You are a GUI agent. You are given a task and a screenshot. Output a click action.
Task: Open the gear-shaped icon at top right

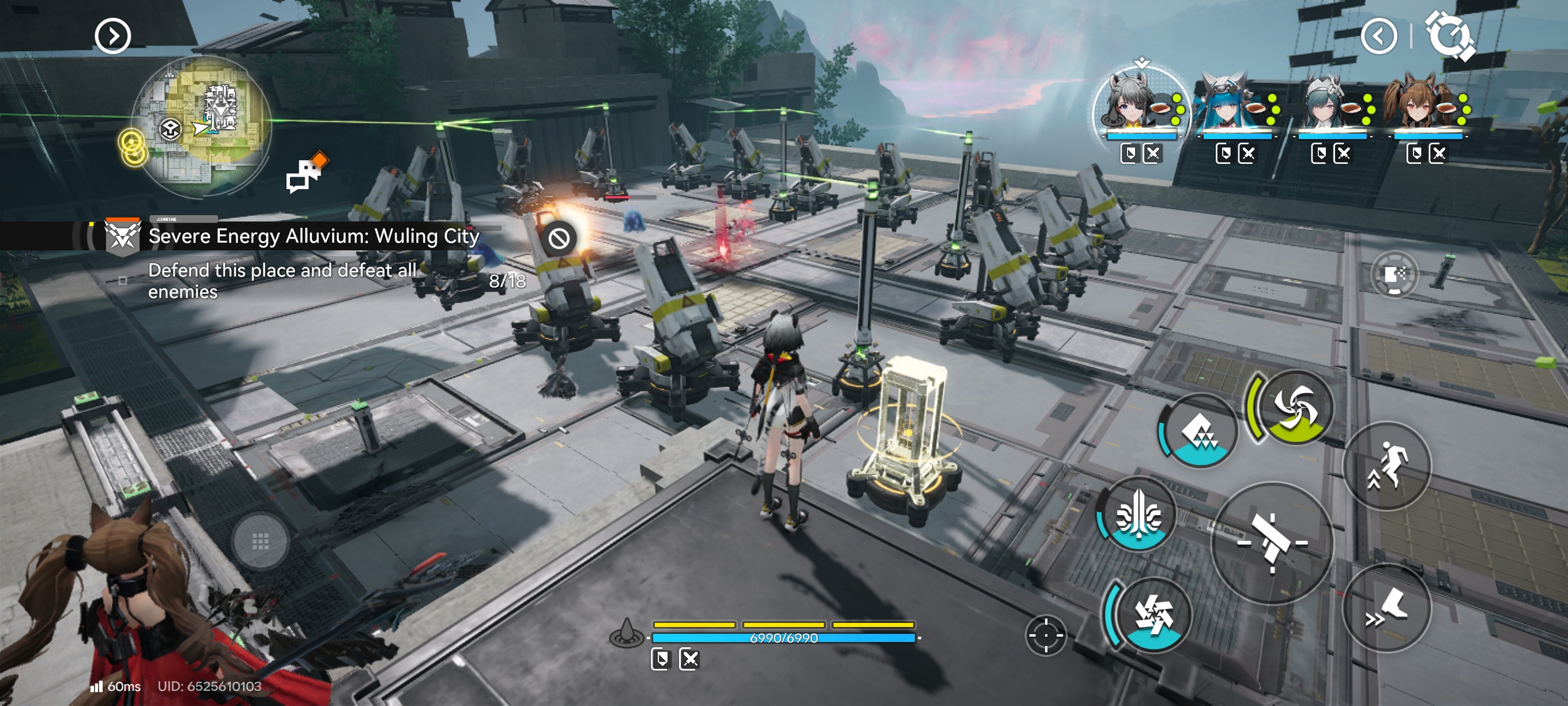[1450, 36]
